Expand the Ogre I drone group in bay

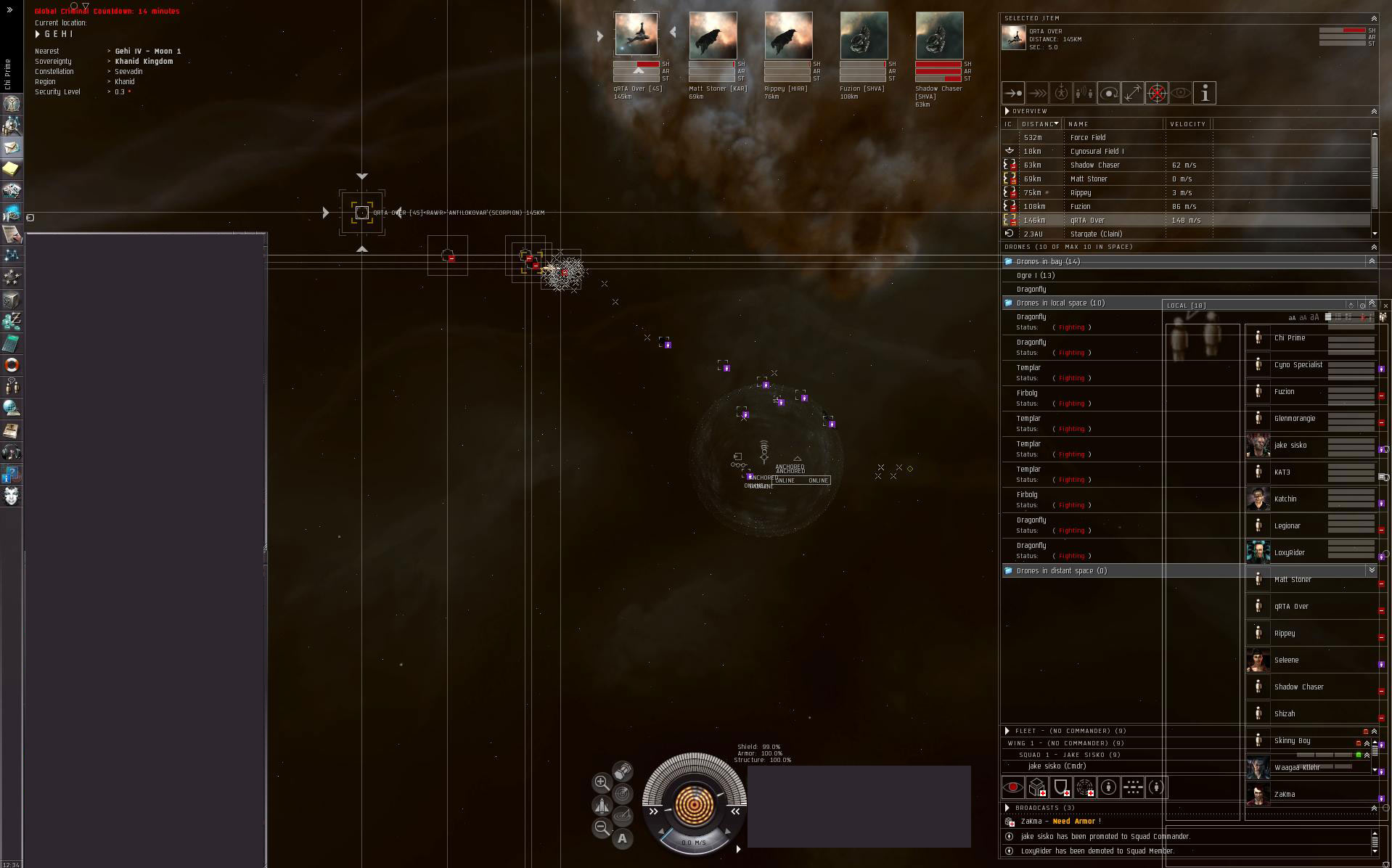tap(1036, 276)
